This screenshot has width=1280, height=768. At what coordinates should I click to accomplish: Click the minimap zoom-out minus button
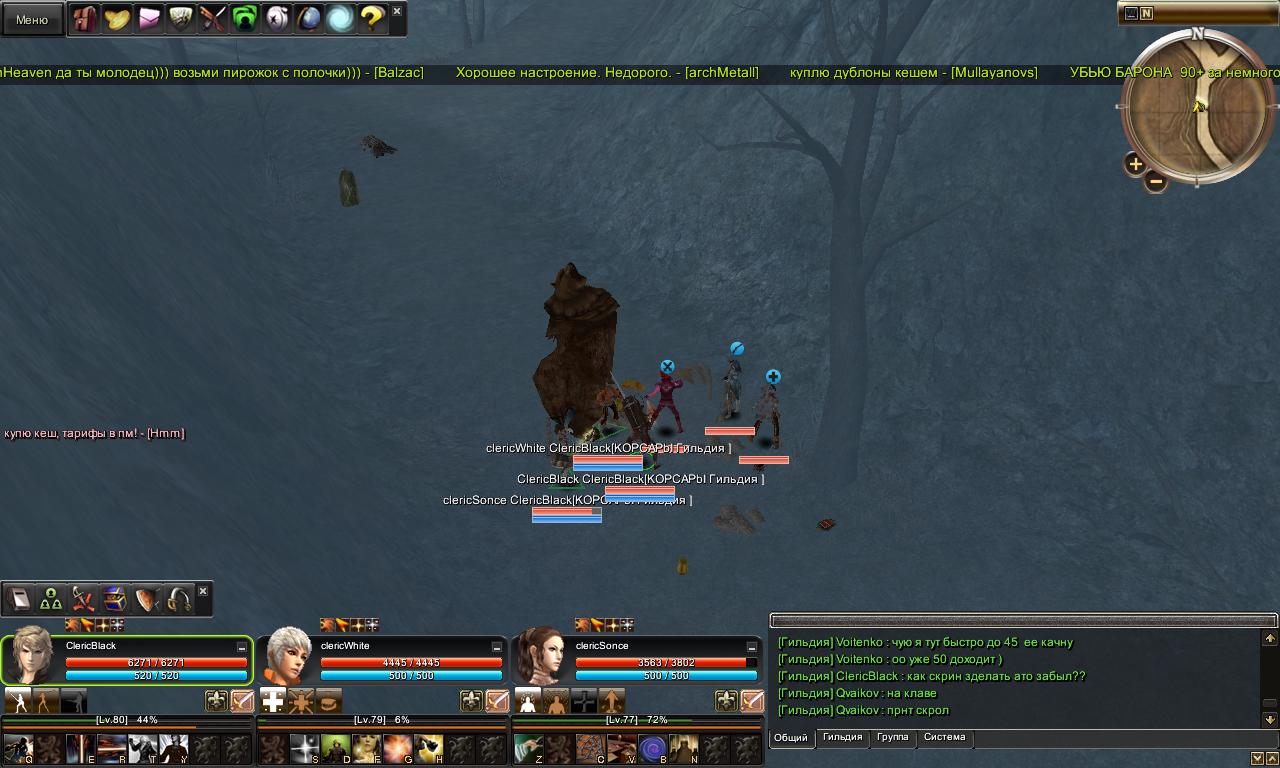point(1155,181)
